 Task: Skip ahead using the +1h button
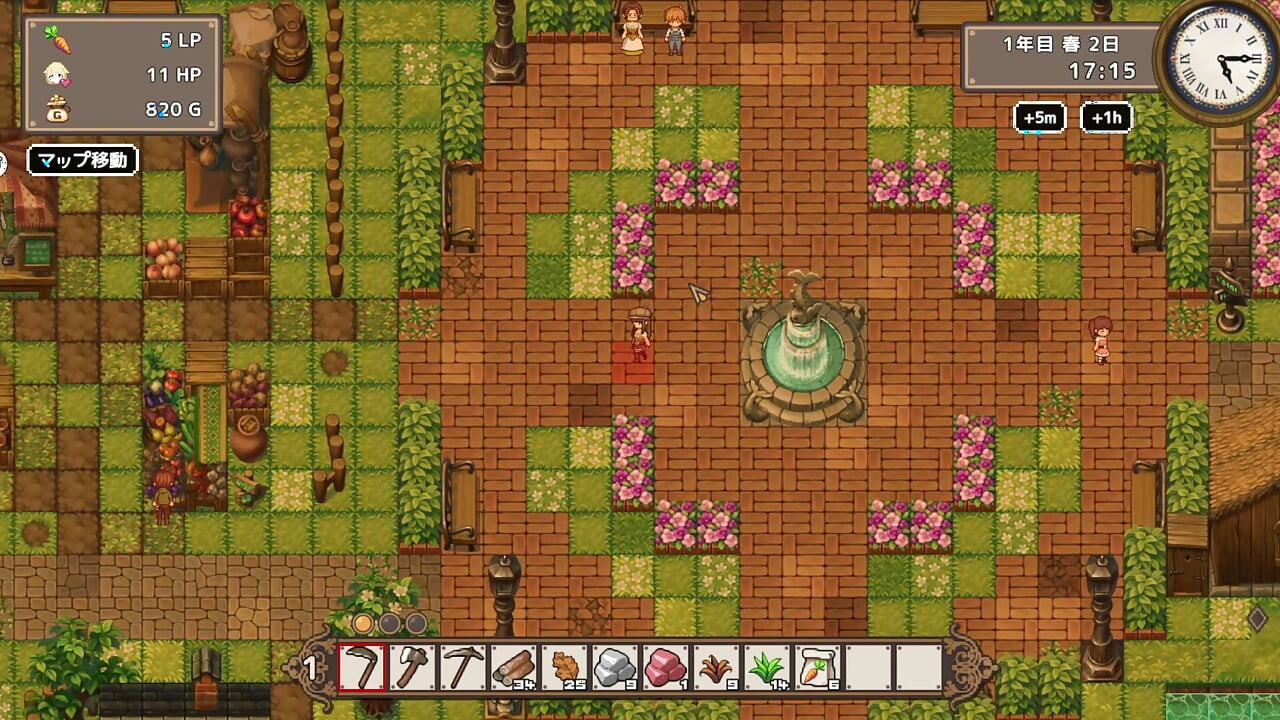point(1106,117)
